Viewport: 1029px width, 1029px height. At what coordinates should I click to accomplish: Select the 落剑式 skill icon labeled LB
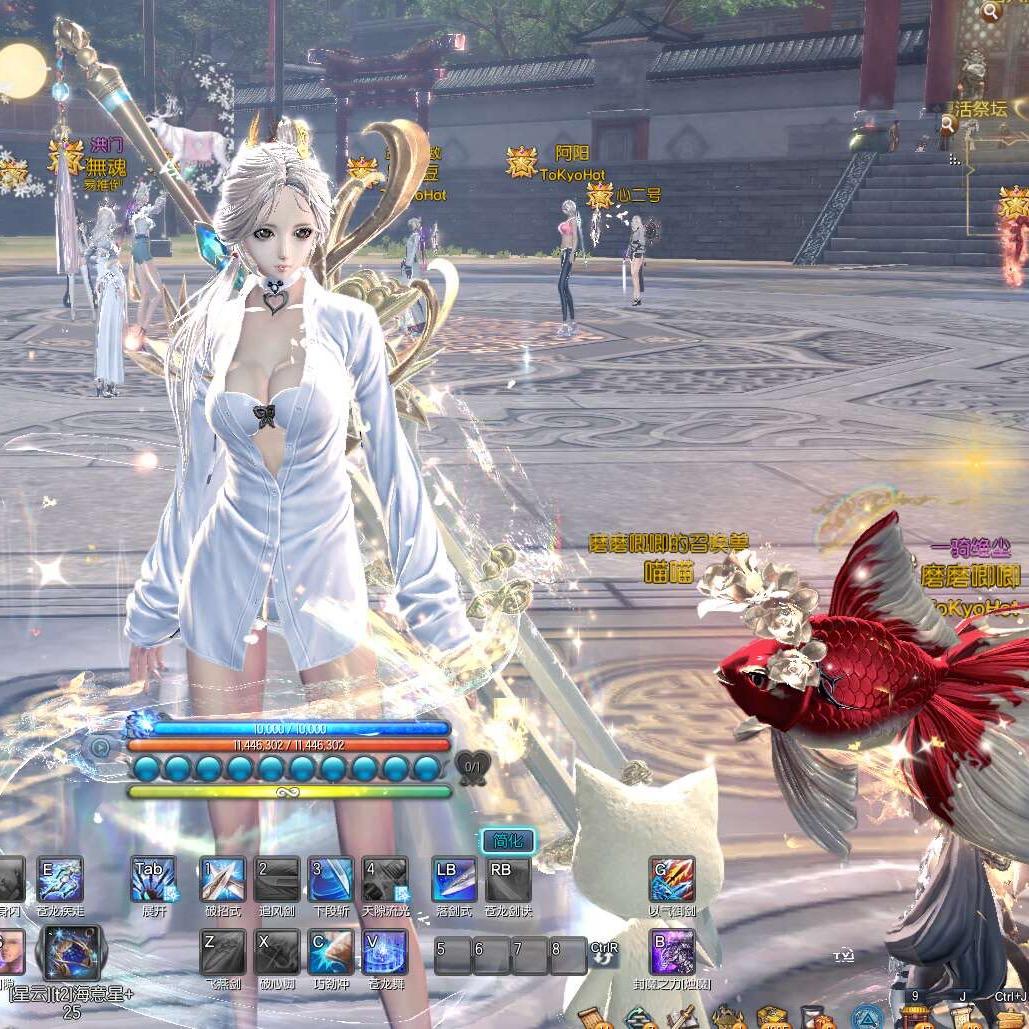coord(454,880)
